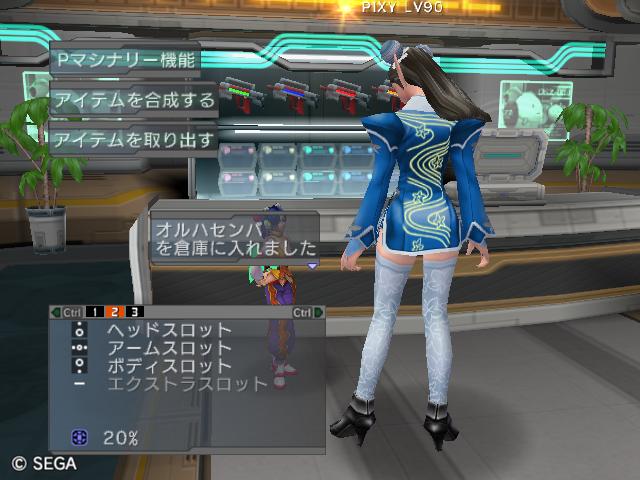Click the left palette page arrow
This screenshot has height=480, width=640.
click(x=55, y=312)
